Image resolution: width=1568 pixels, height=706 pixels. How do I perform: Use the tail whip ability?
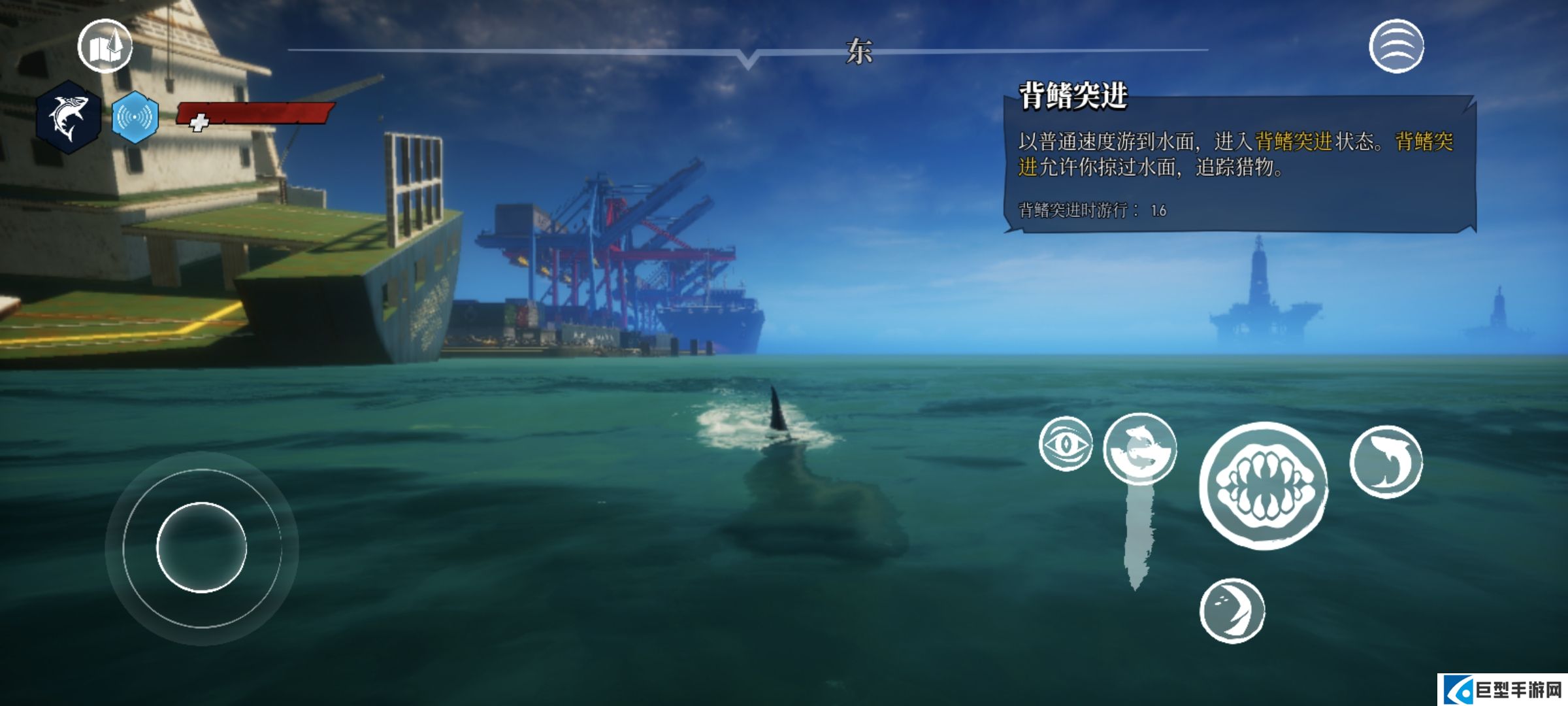click(1232, 611)
